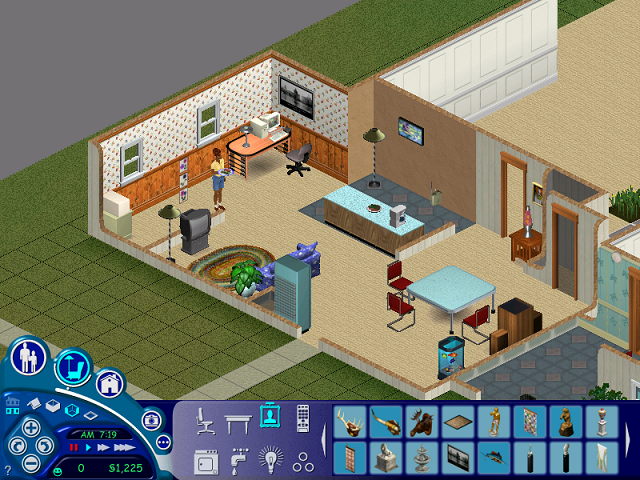The width and height of the screenshot is (640, 480).
Task: Zoom in with the plus button
Action: [31, 427]
